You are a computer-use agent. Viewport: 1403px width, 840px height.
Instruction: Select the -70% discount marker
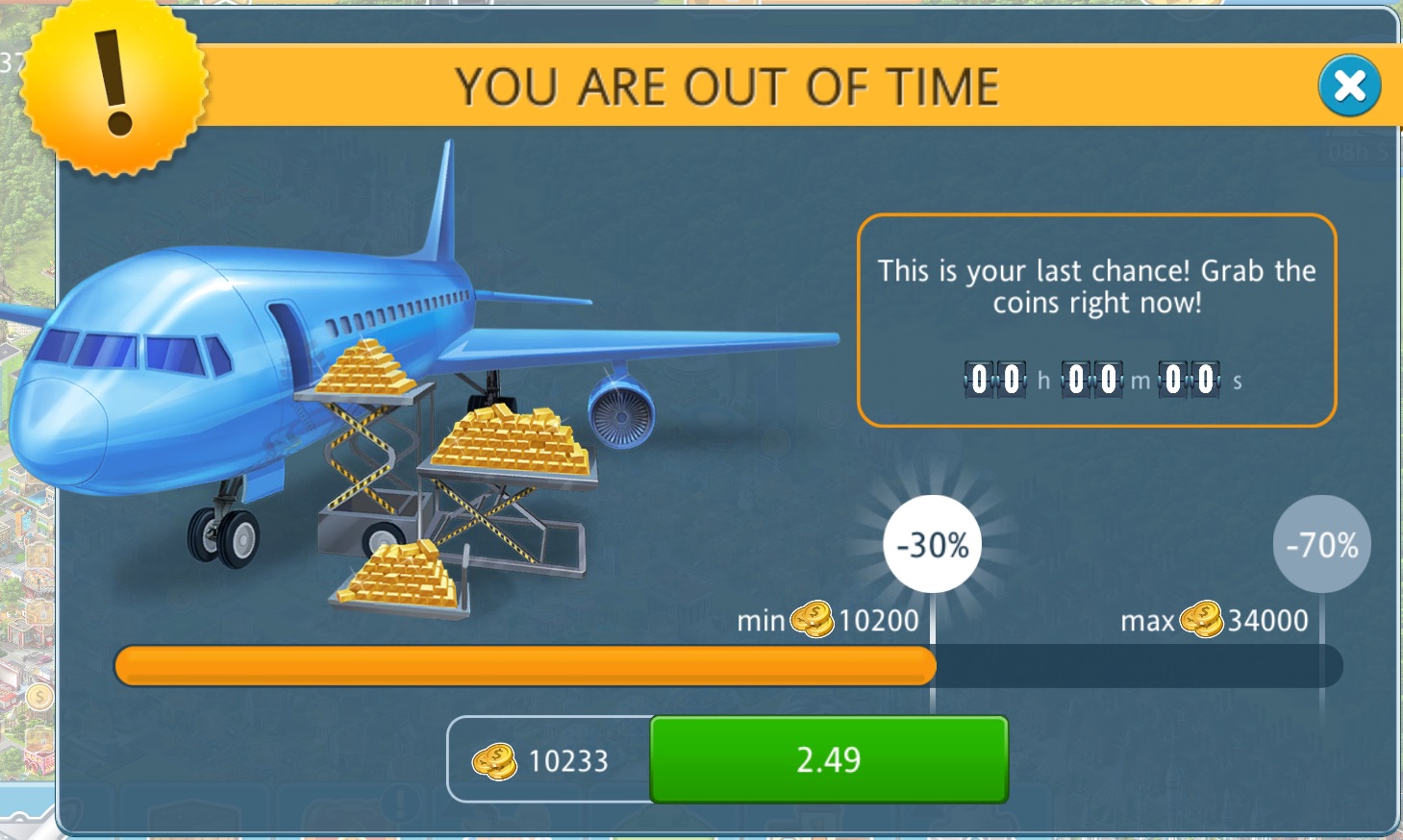click(x=1321, y=545)
